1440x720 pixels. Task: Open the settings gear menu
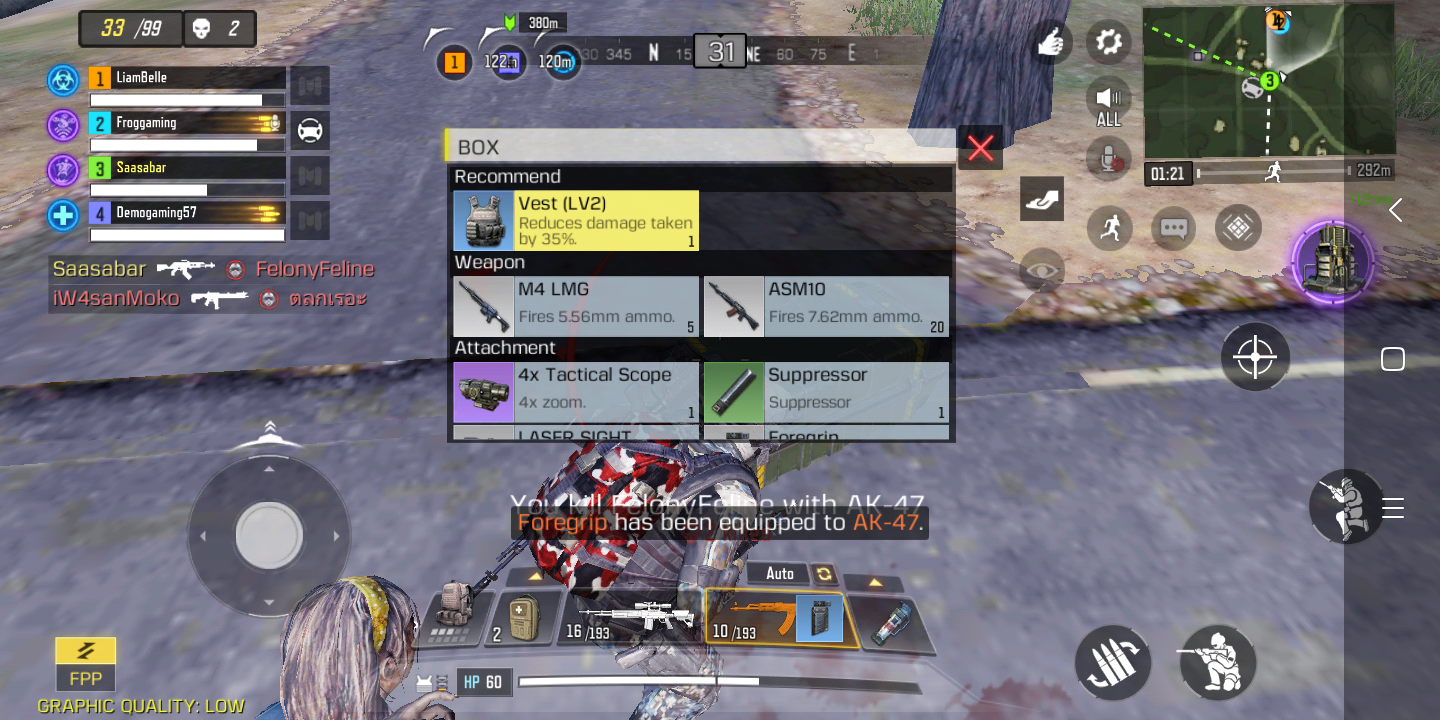1108,42
